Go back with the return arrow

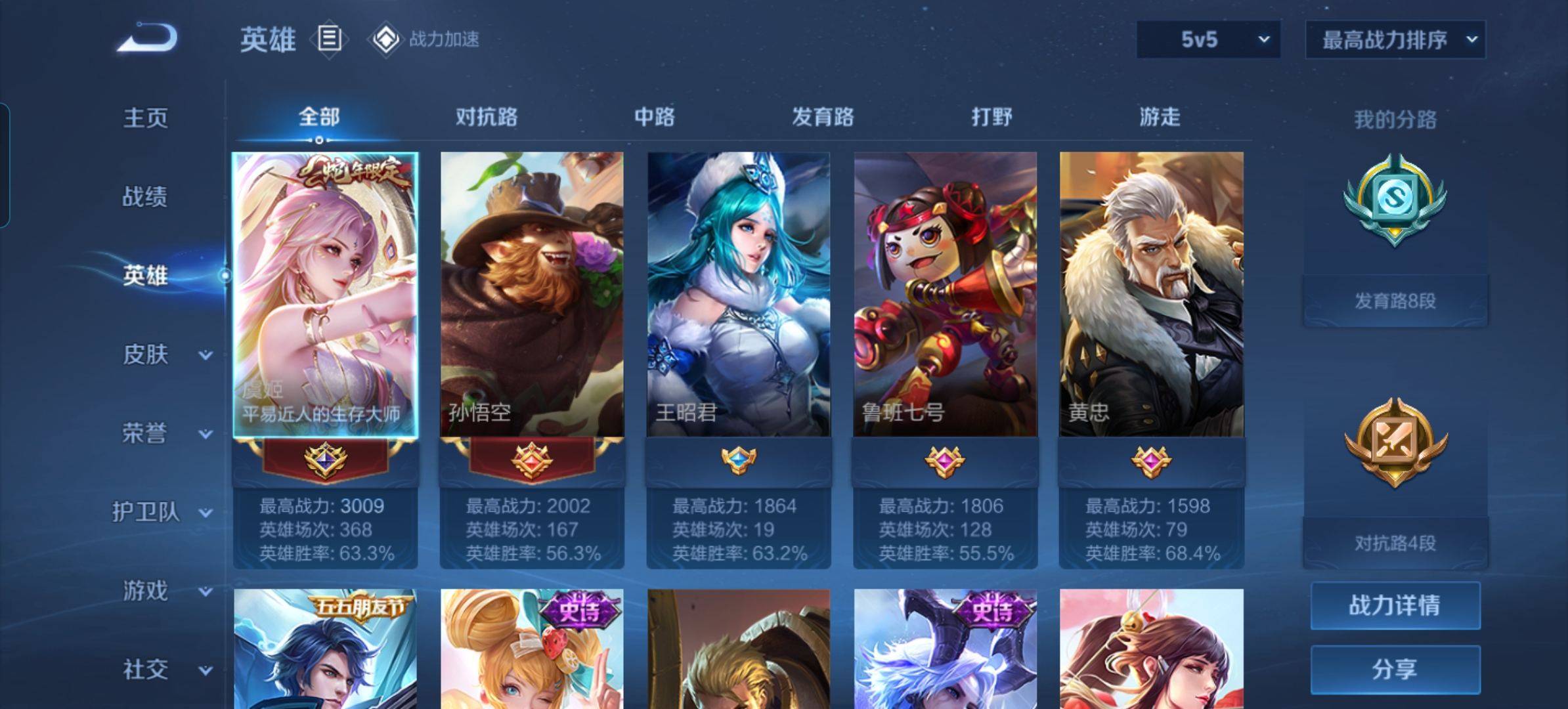148,37
